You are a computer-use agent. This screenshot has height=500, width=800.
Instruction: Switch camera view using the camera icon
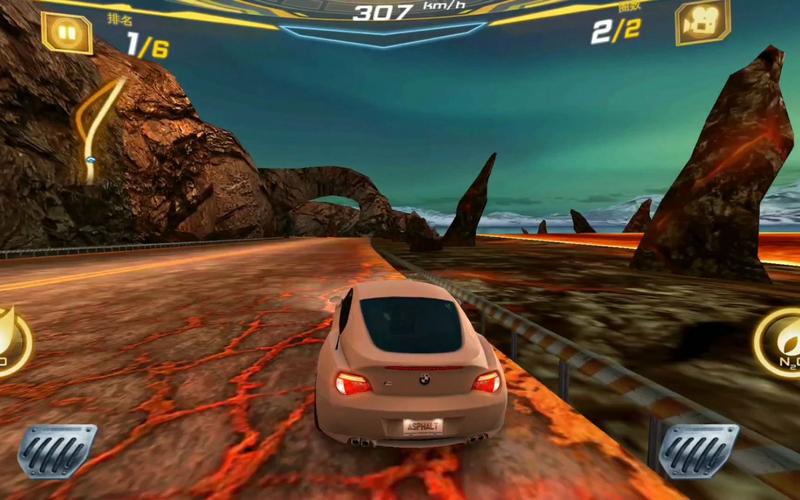(x=702, y=23)
